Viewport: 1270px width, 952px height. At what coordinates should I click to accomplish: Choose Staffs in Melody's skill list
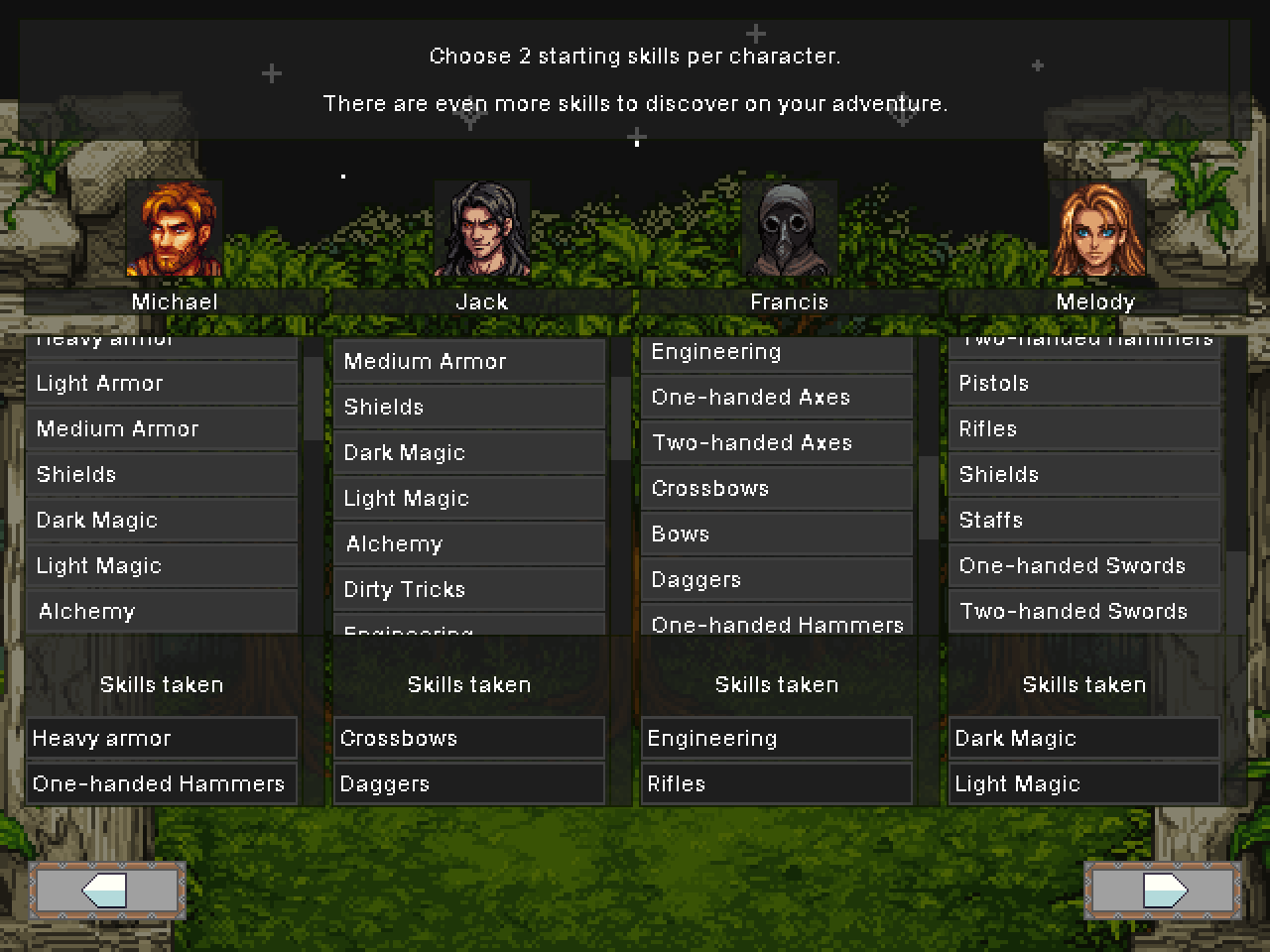[1084, 521]
